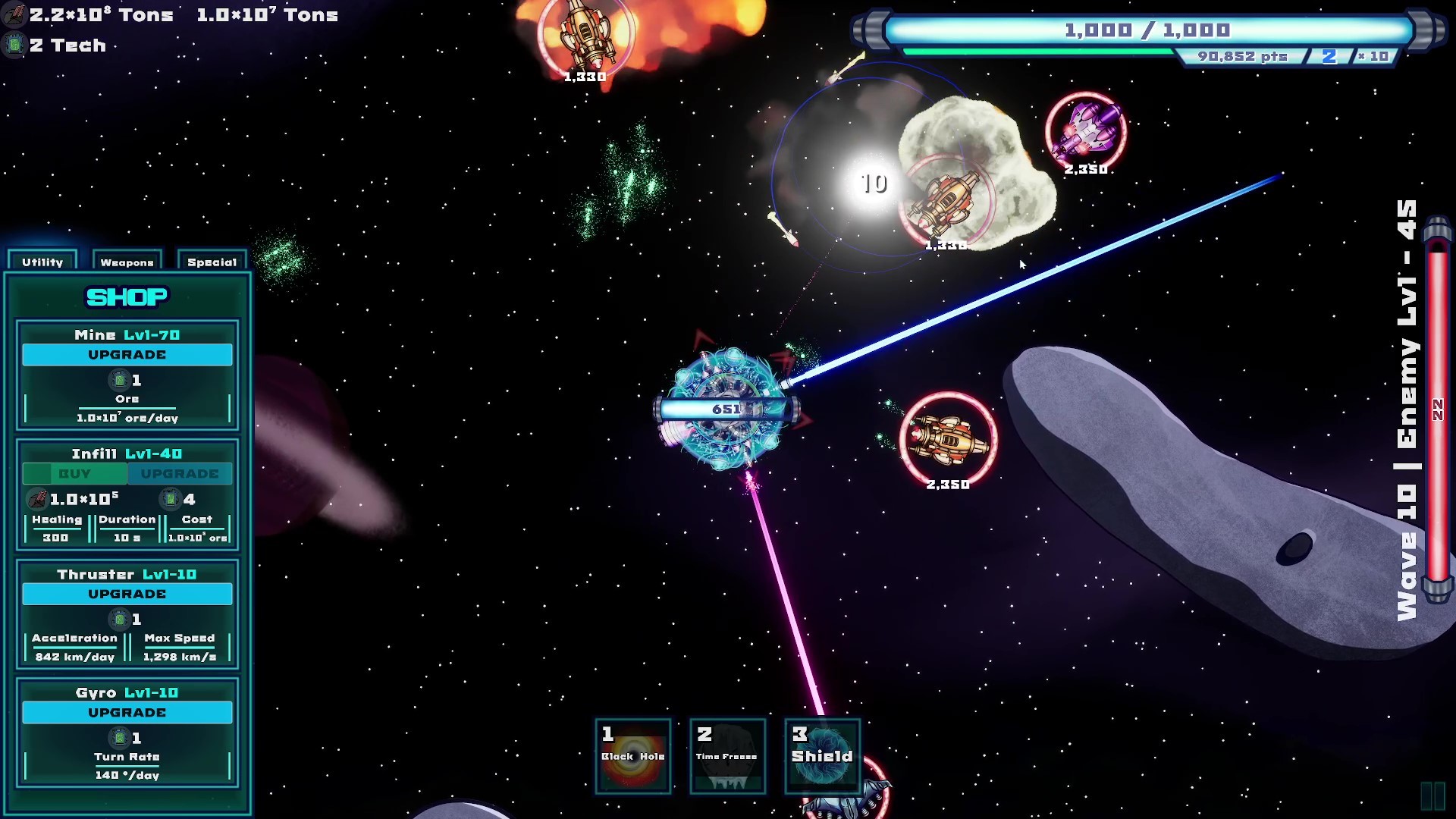Click the Thruster UPGRADE button
The height and width of the screenshot is (819, 1456).
point(127,594)
